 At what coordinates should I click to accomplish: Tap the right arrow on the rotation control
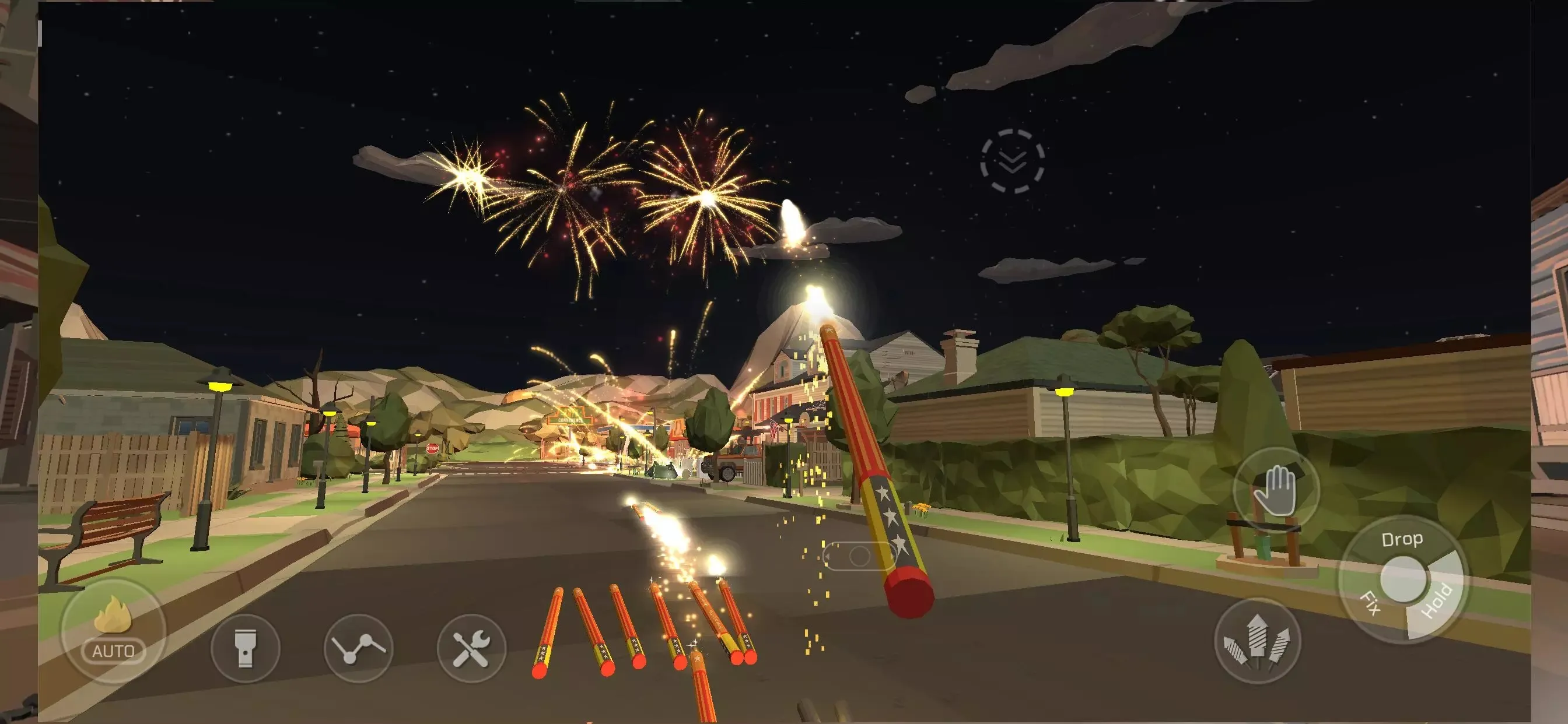coord(892,558)
